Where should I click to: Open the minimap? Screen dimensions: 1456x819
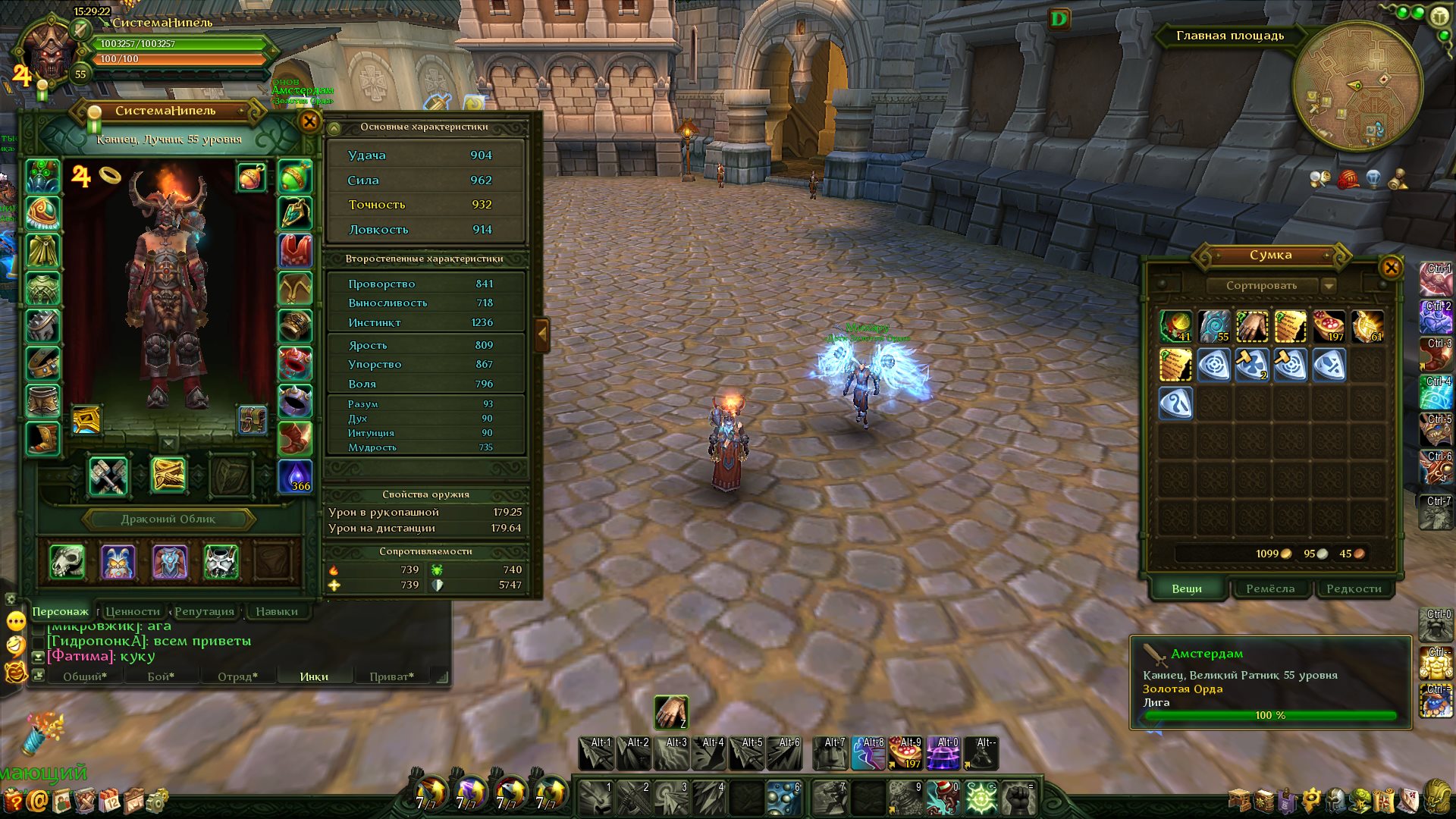(x=1357, y=86)
